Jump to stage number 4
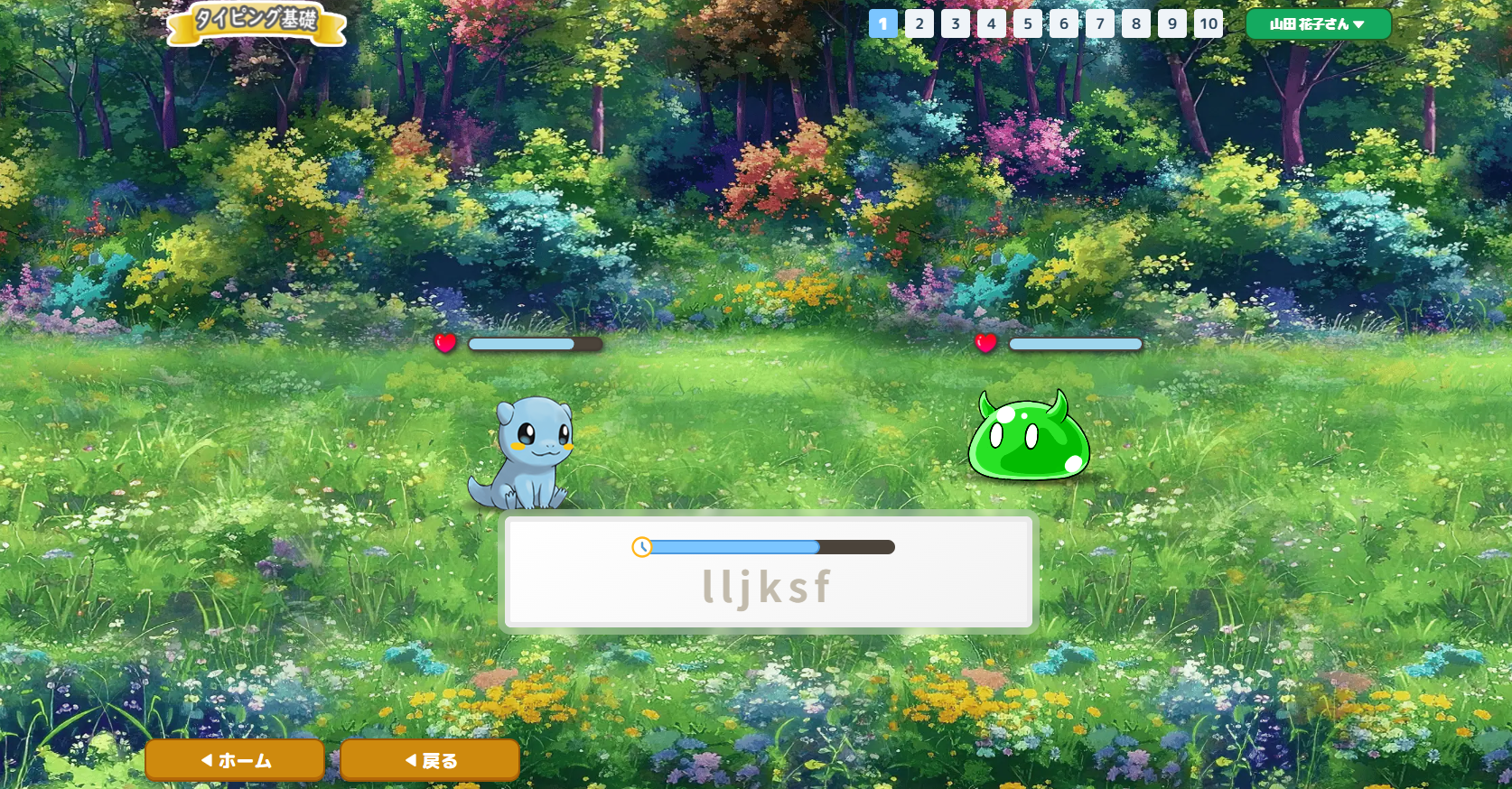 [992, 24]
